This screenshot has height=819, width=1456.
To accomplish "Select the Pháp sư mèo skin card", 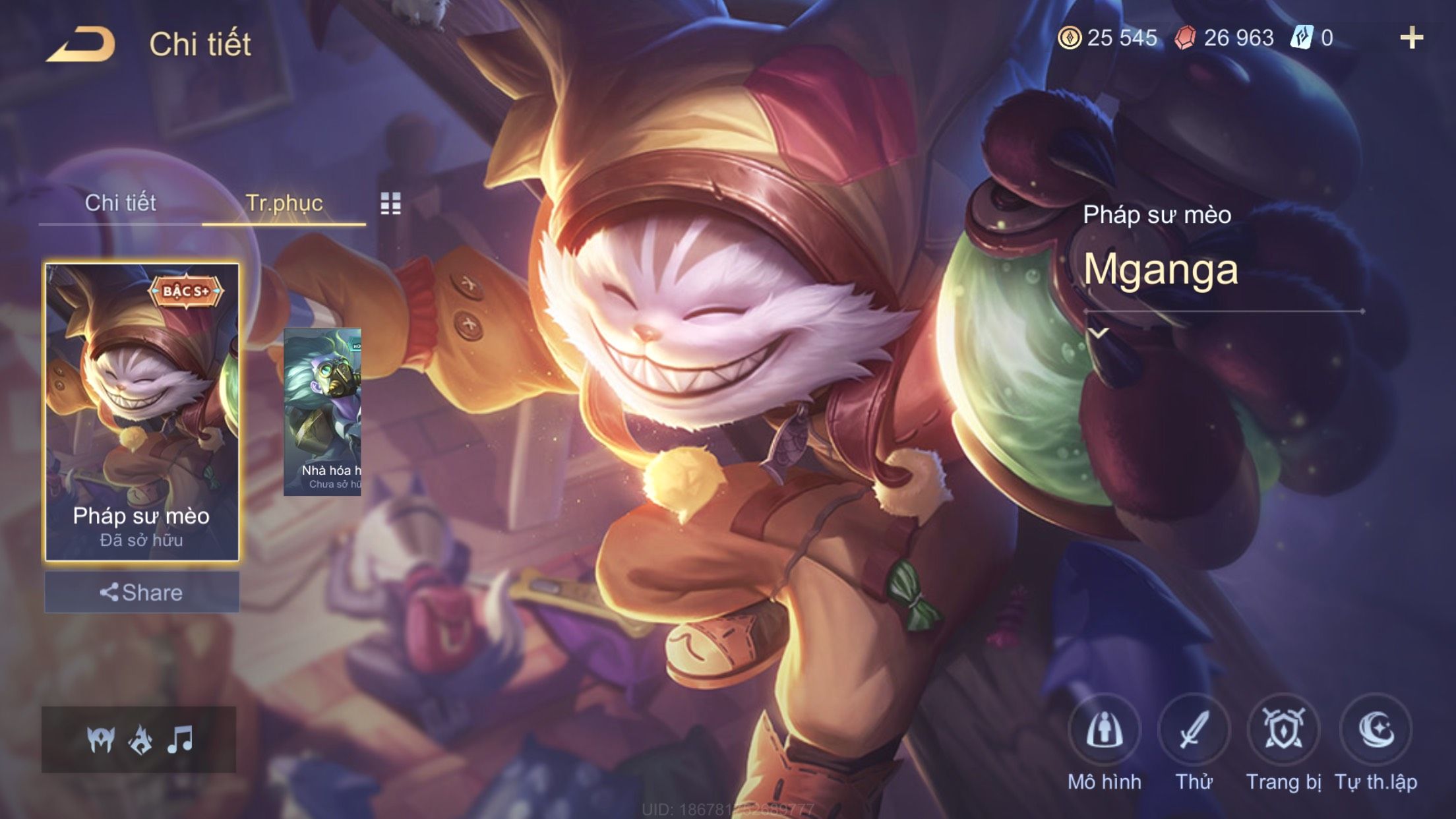I will (x=142, y=412).
